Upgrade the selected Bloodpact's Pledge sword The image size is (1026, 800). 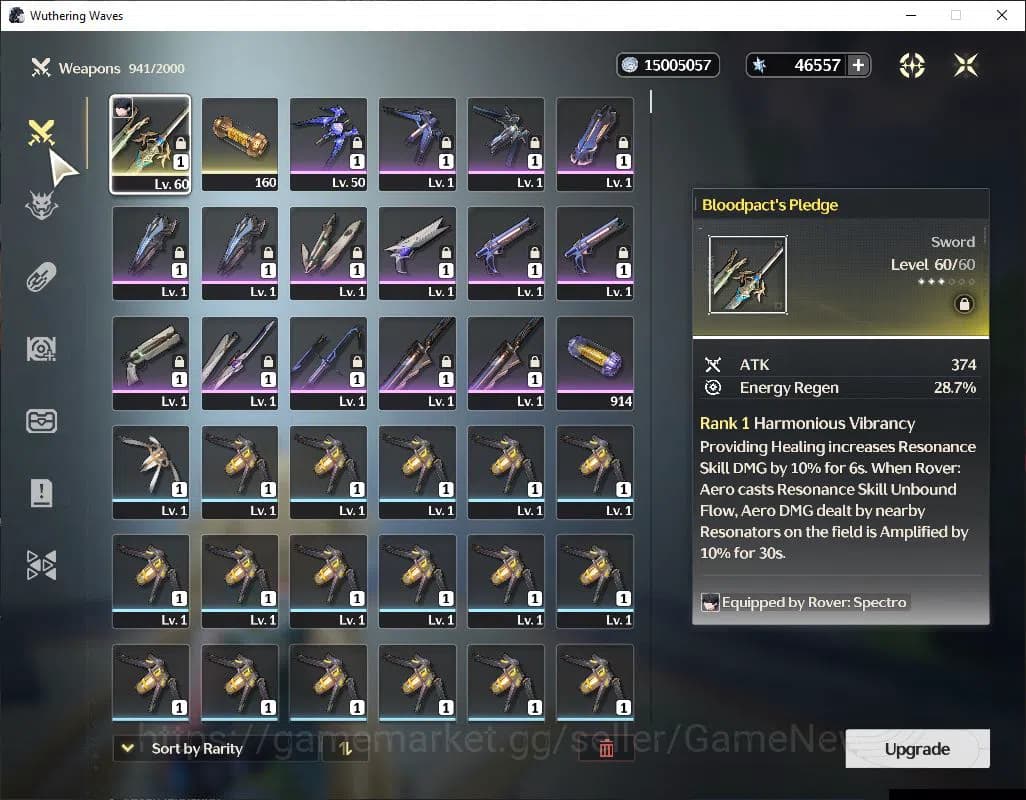click(x=917, y=749)
